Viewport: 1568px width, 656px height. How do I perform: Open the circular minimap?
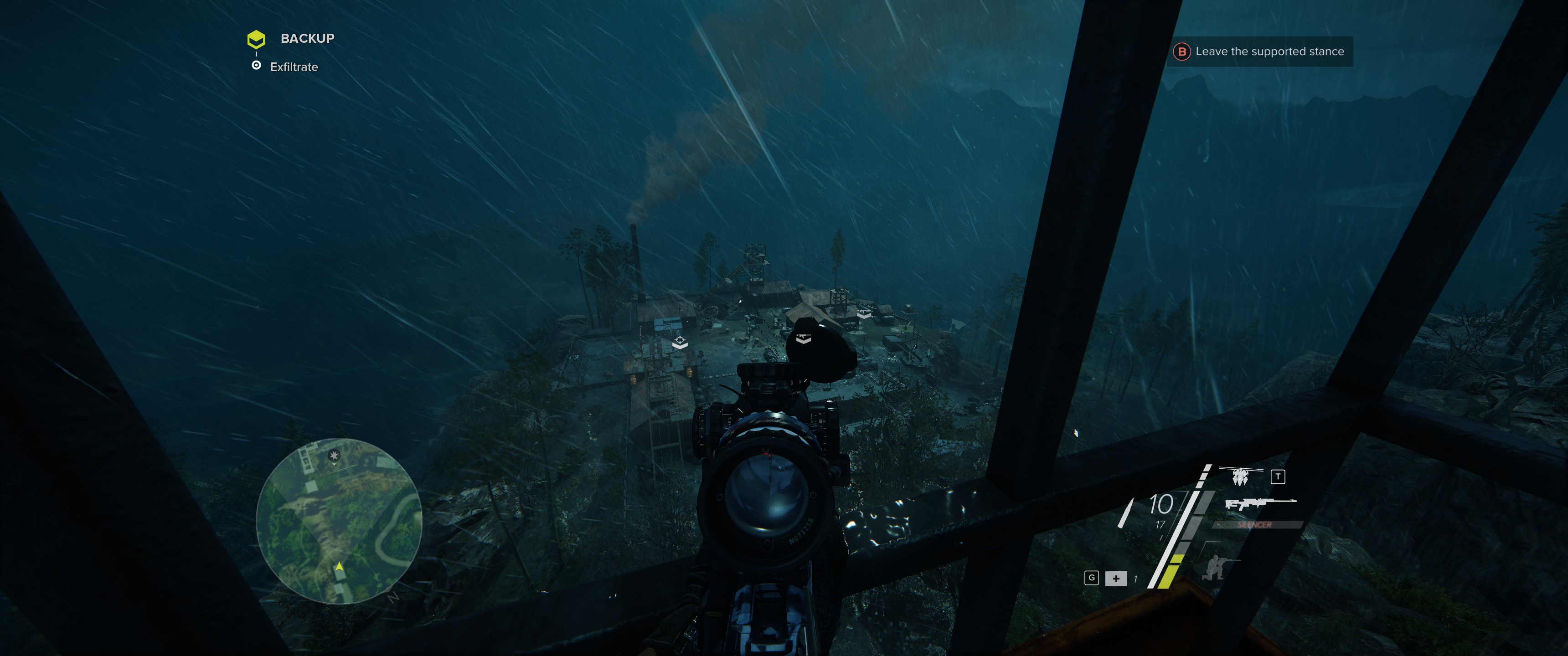(x=338, y=520)
